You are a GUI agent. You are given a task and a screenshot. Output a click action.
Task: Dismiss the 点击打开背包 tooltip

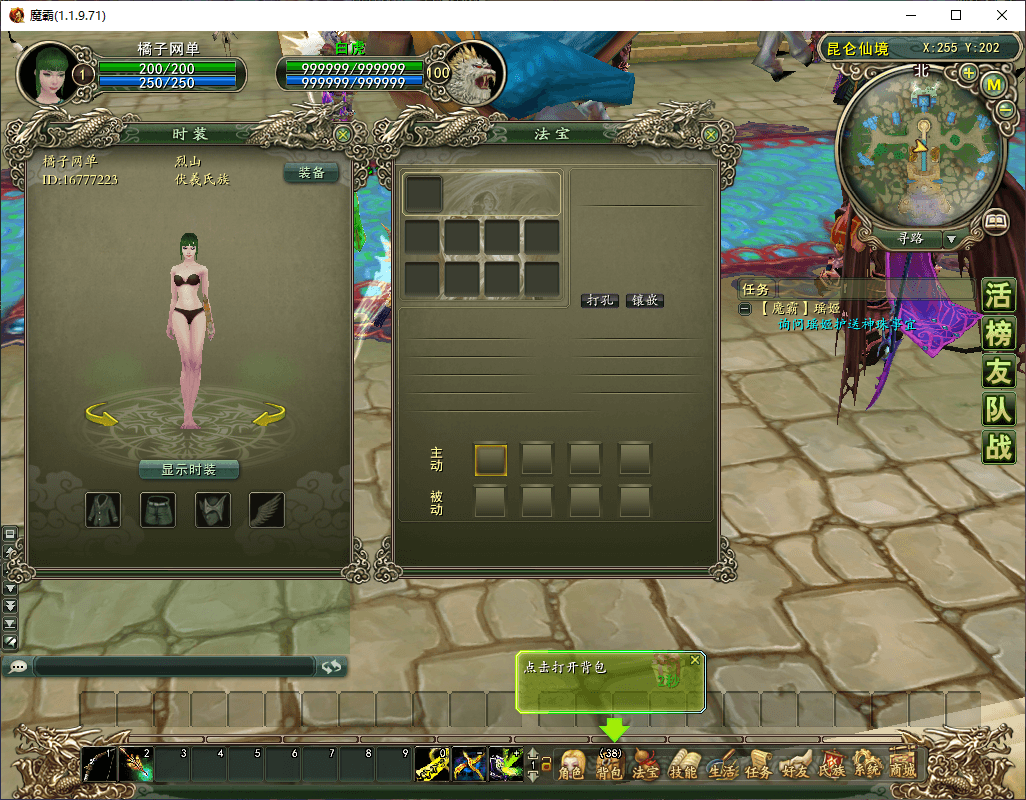(x=695, y=660)
